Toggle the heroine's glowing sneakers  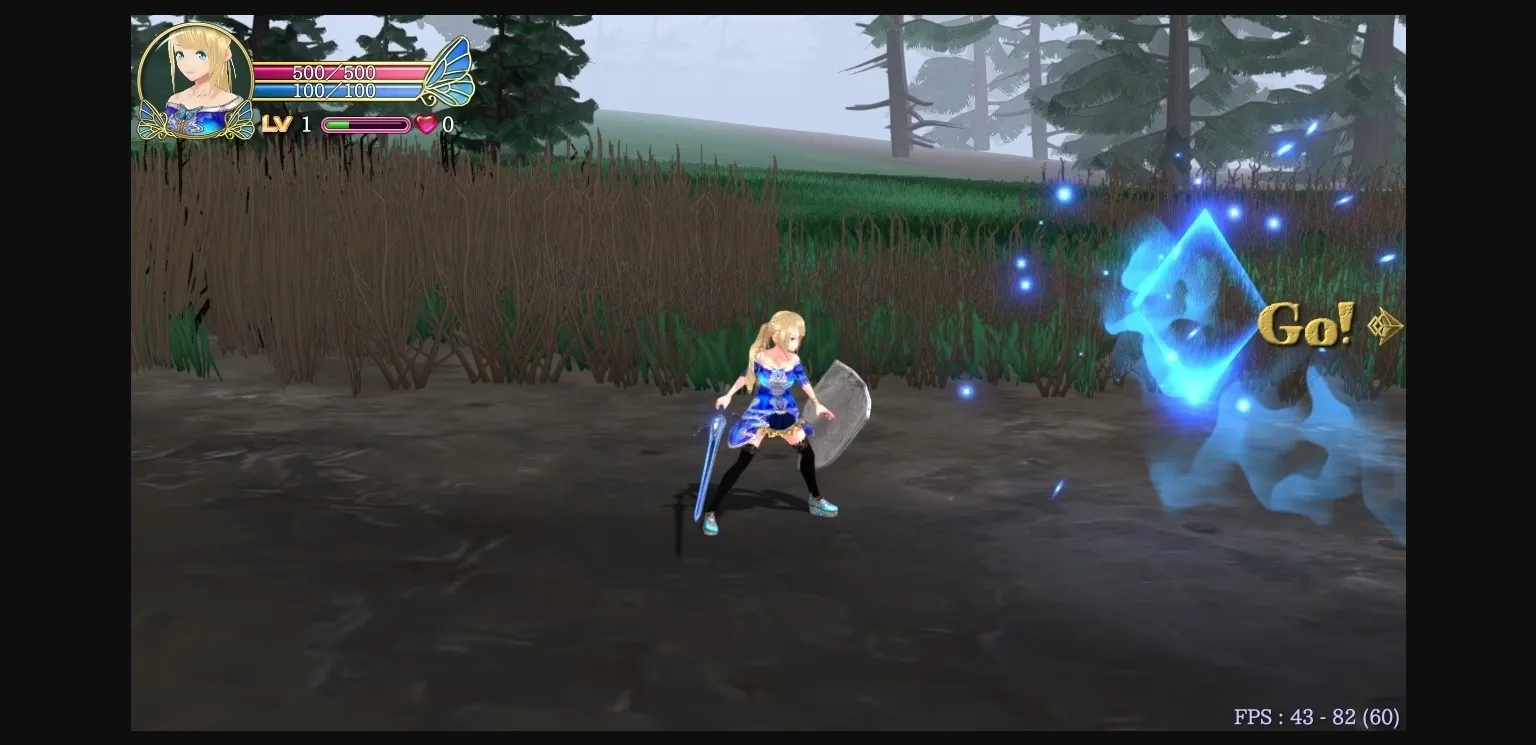(x=820, y=508)
